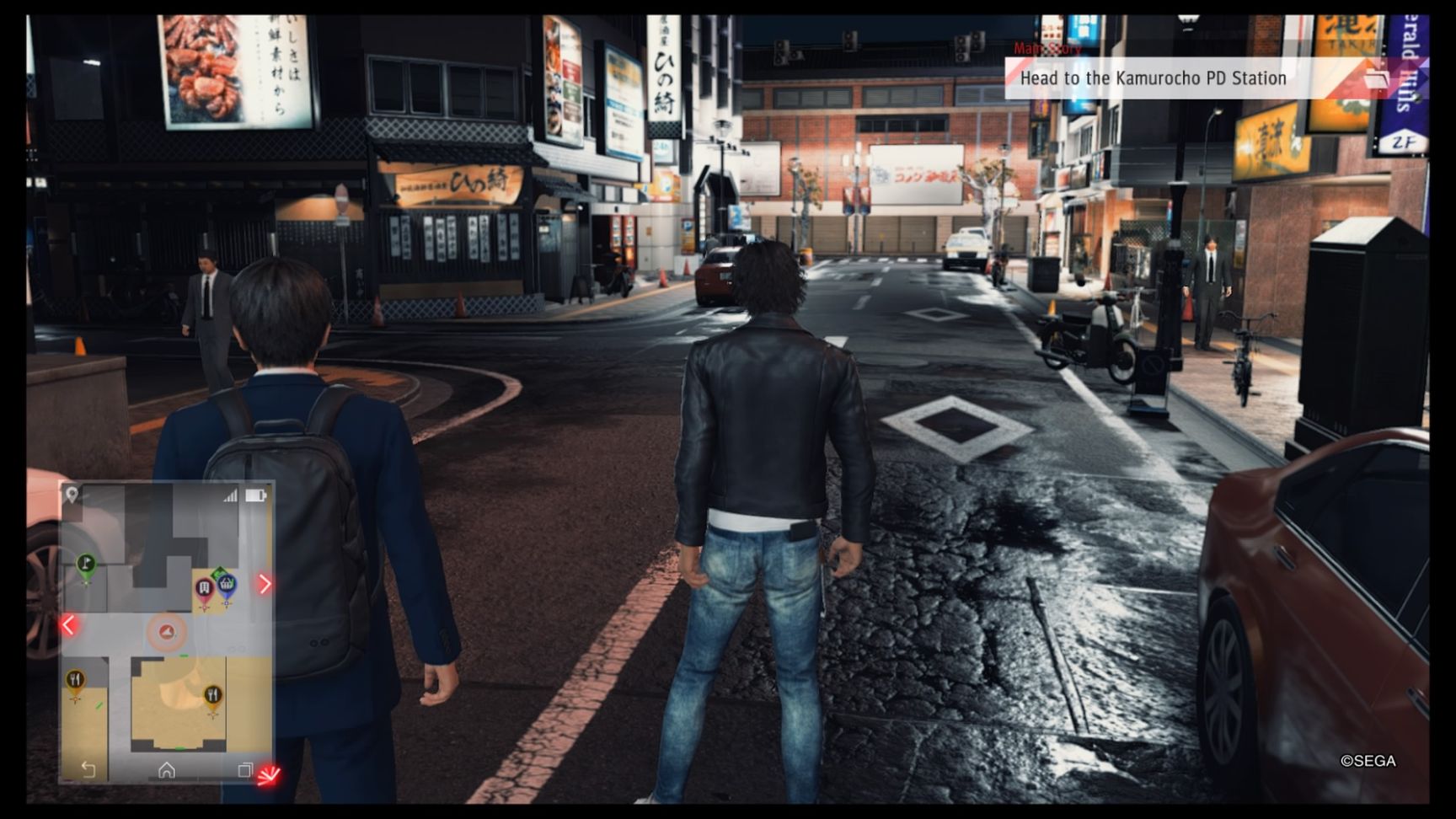
Task: Select the blue shopping basket store pin
Action: pyautogui.click(x=227, y=585)
